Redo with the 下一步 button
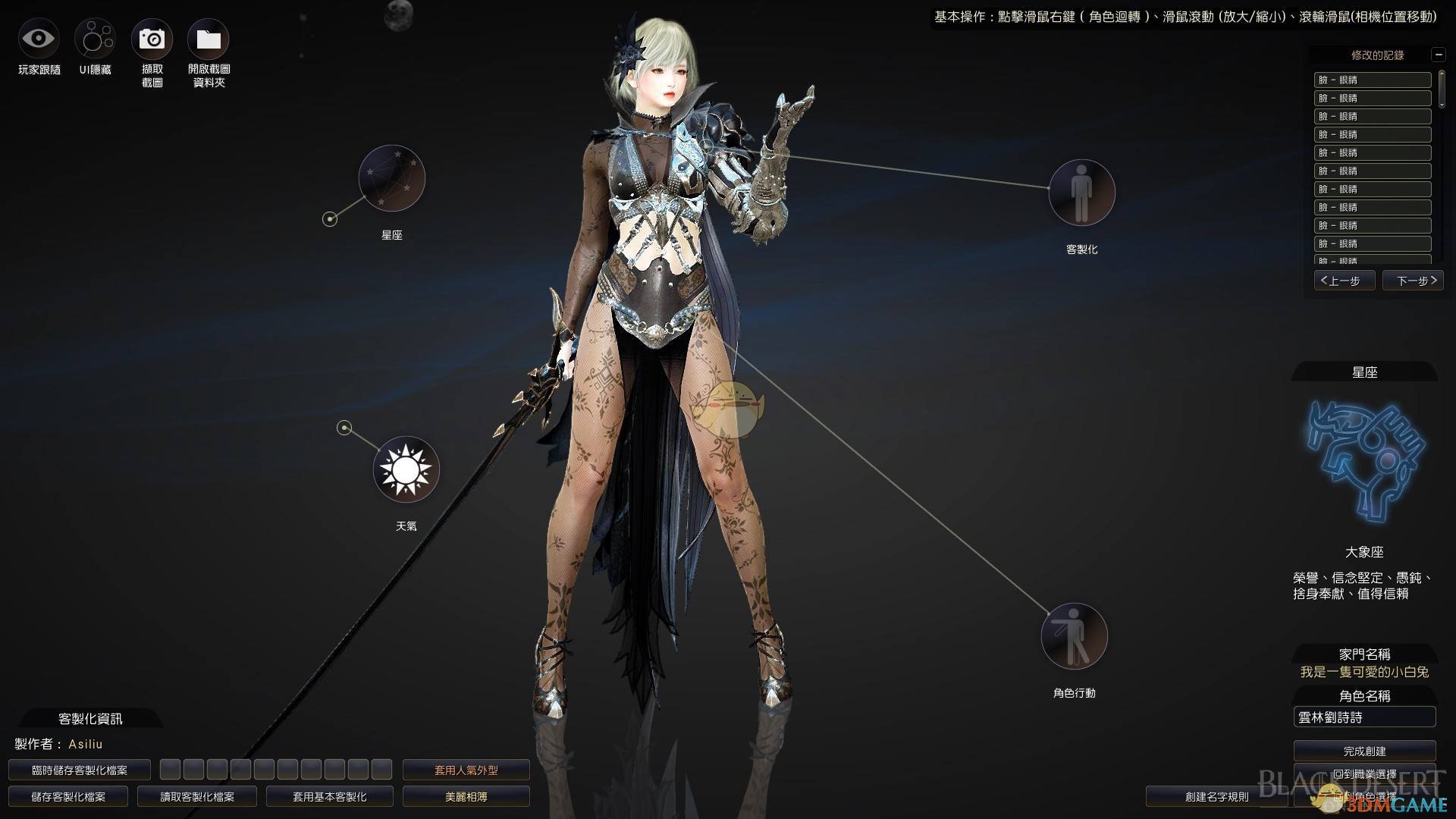The image size is (1456, 819). tap(1412, 281)
